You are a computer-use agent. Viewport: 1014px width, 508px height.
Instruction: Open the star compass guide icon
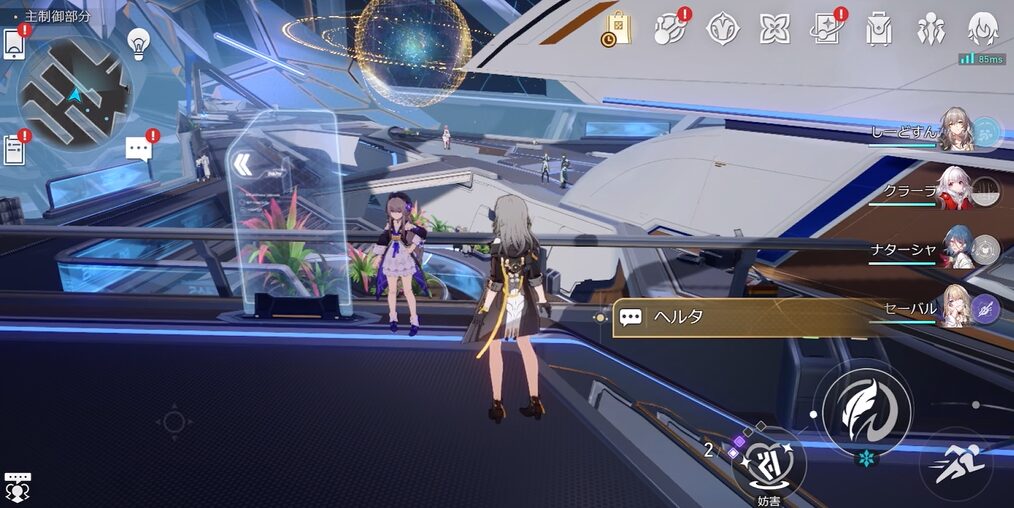pyautogui.click(x=722, y=29)
